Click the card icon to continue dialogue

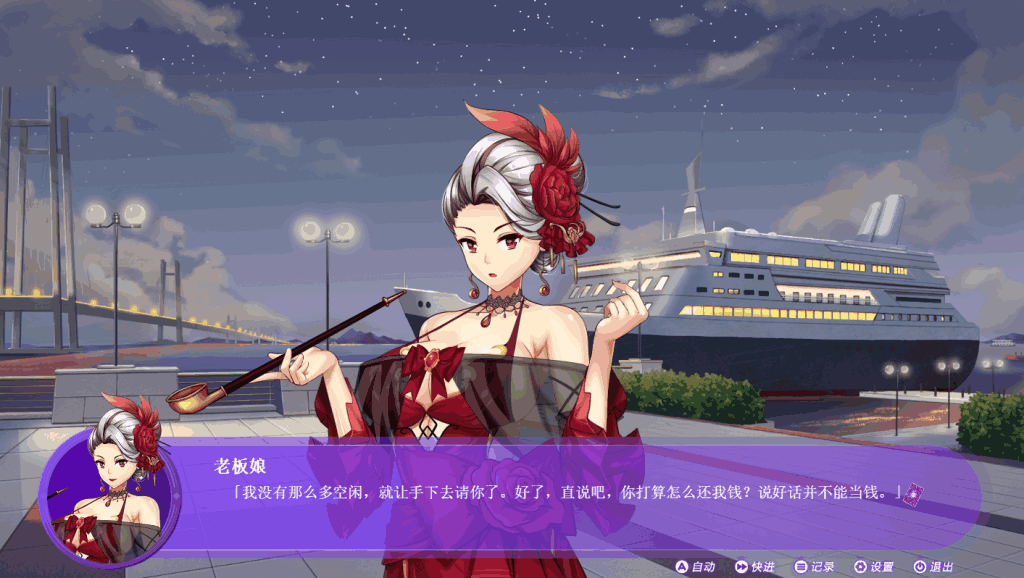tap(911, 493)
